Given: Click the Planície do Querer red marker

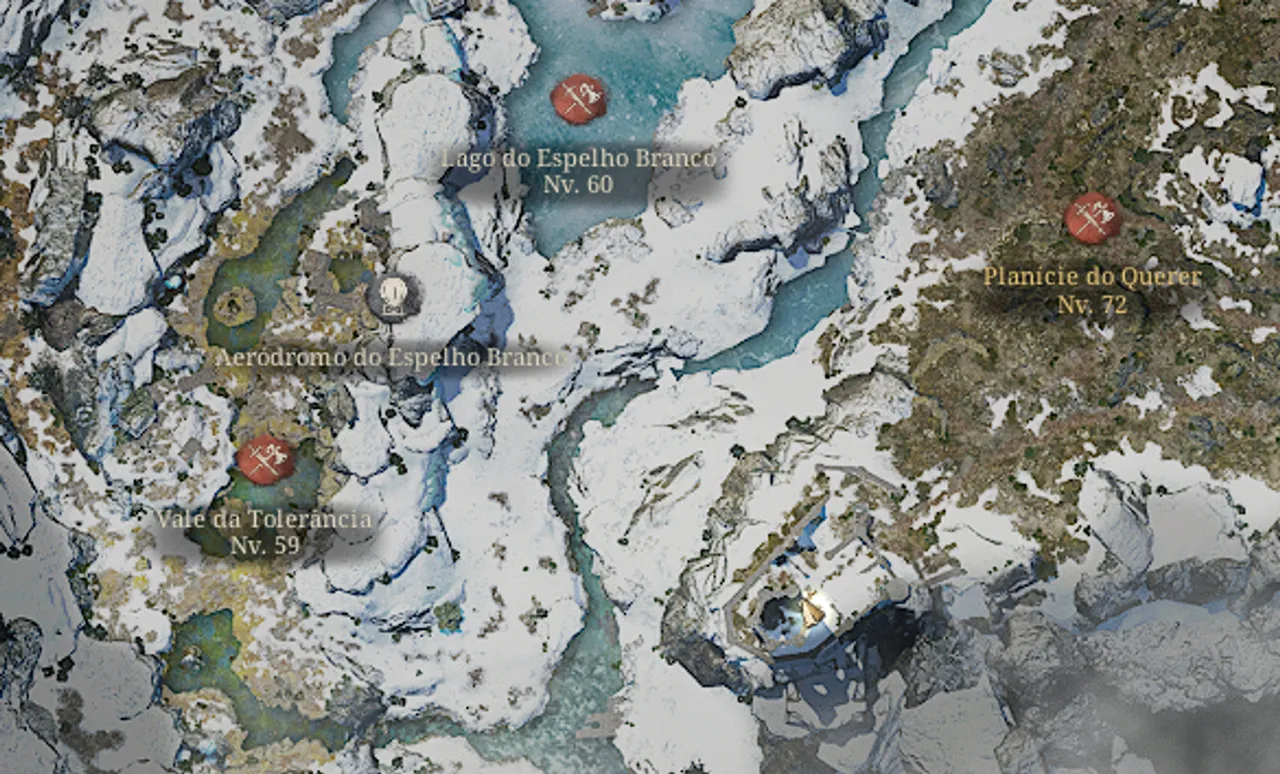Looking at the screenshot, I should (1092, 218).
